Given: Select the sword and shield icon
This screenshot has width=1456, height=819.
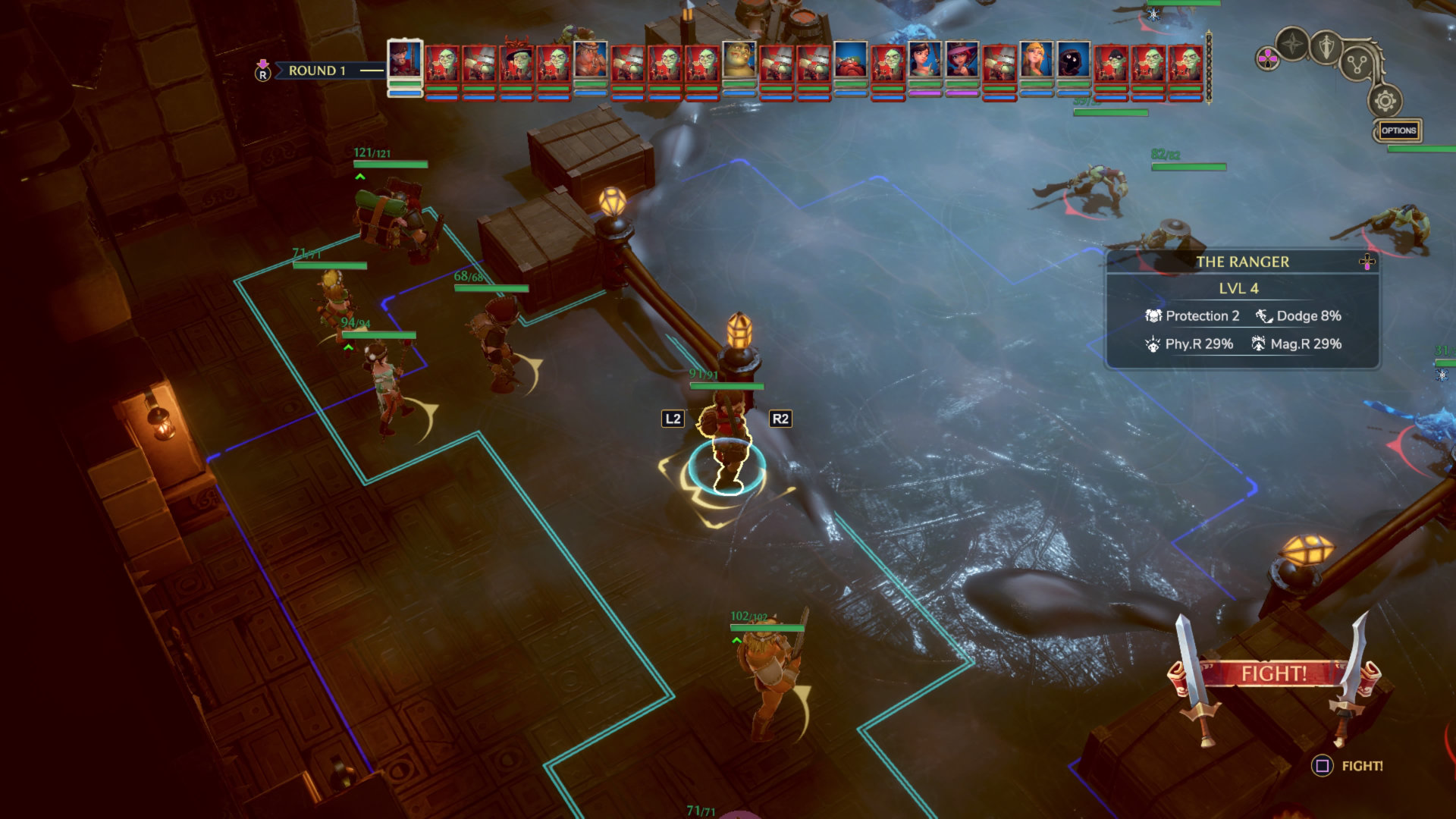Looking at the screenshot, I should [x=1326, y=47].
